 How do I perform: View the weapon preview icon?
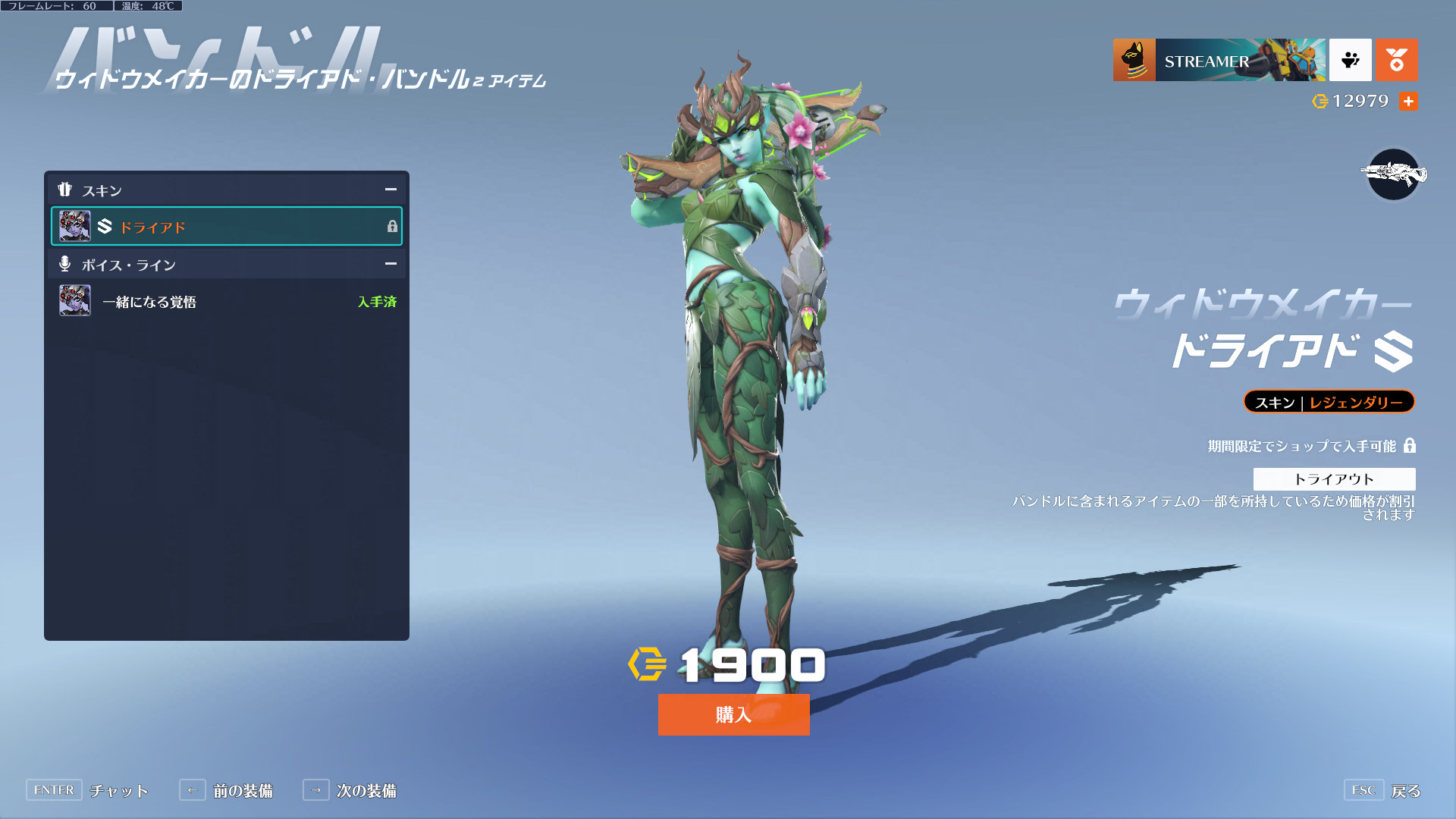click(x=1393, y=174)
